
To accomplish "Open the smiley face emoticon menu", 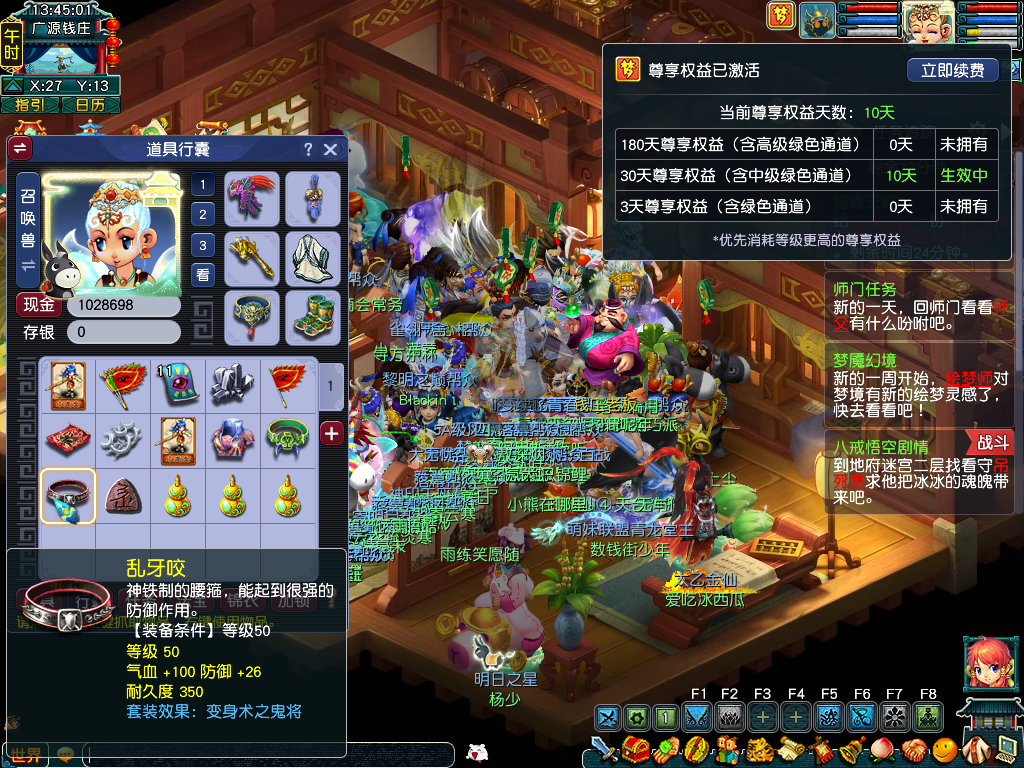I will pyautogui.click(x=943, y=749).
